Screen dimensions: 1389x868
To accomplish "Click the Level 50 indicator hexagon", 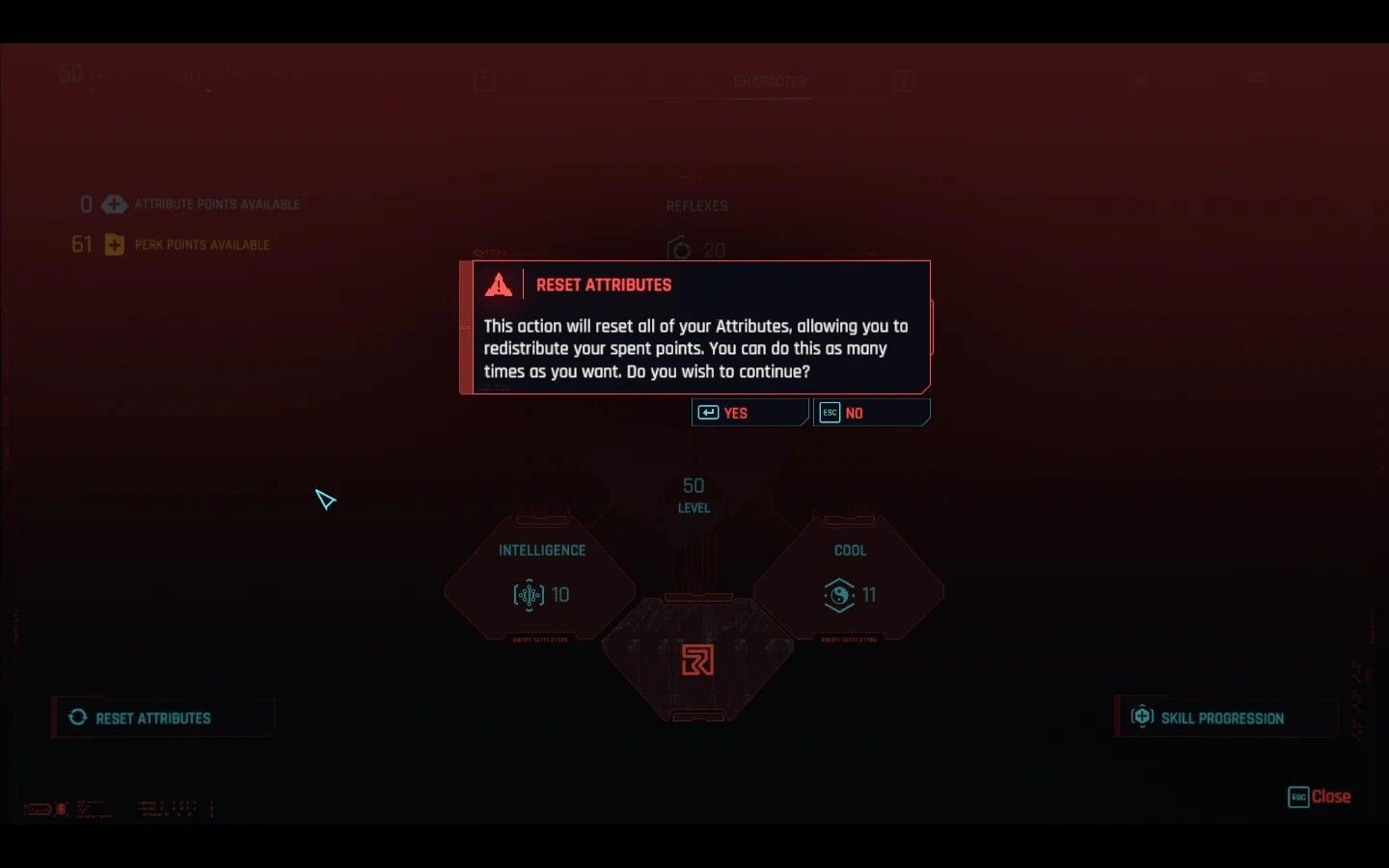I will coord(693,494).
